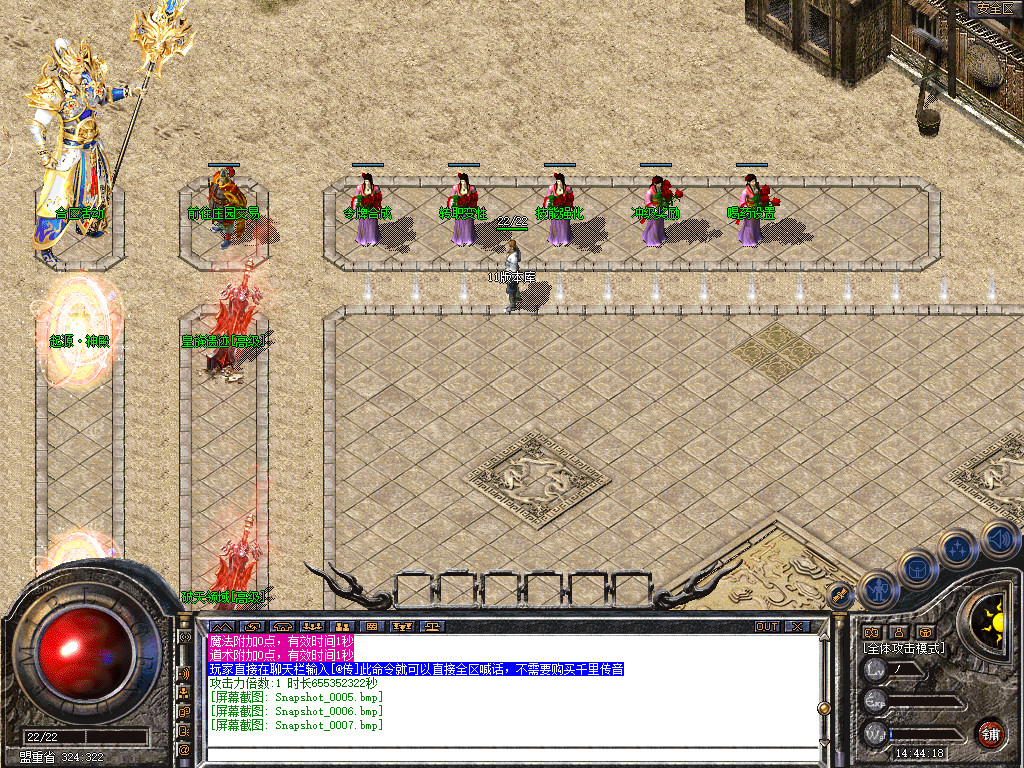
Task: Open the skills button with sparkle stars
Action: pos(957,549)
